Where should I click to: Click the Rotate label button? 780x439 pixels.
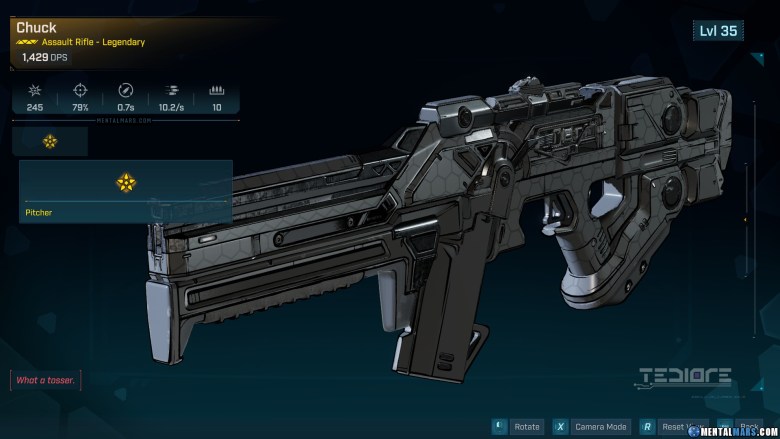[x=525, y=427]
